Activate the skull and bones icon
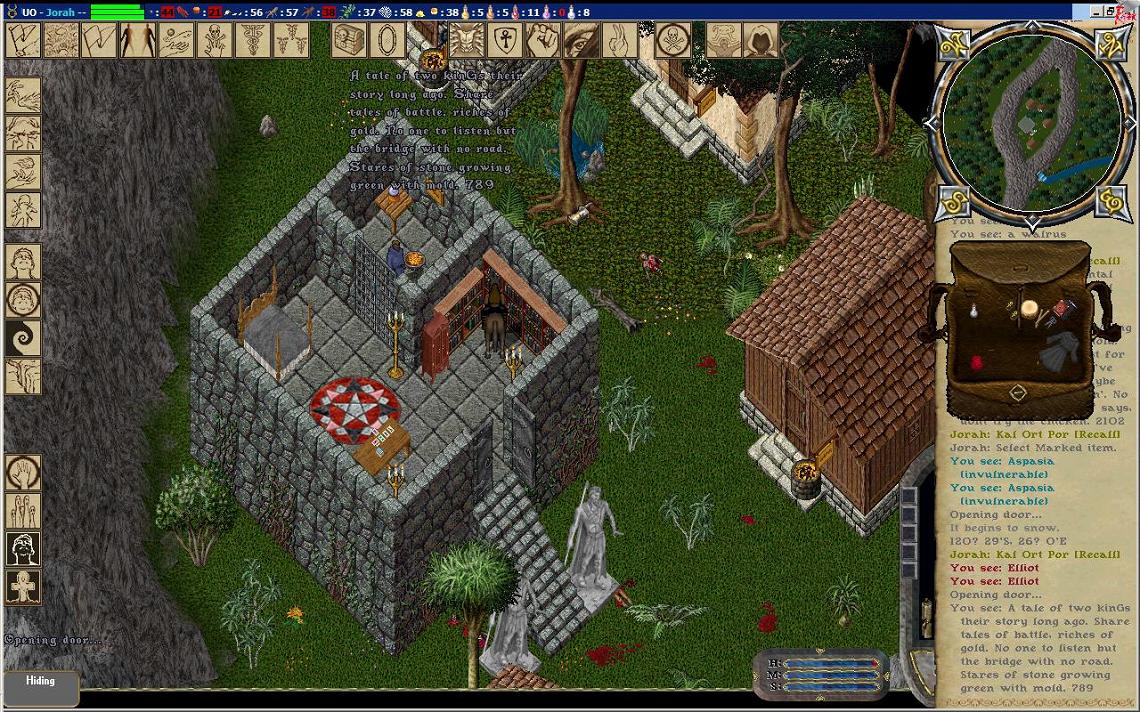Image resolution: width=1140 pixels, height=712 pixels. (x=214, y=40)
